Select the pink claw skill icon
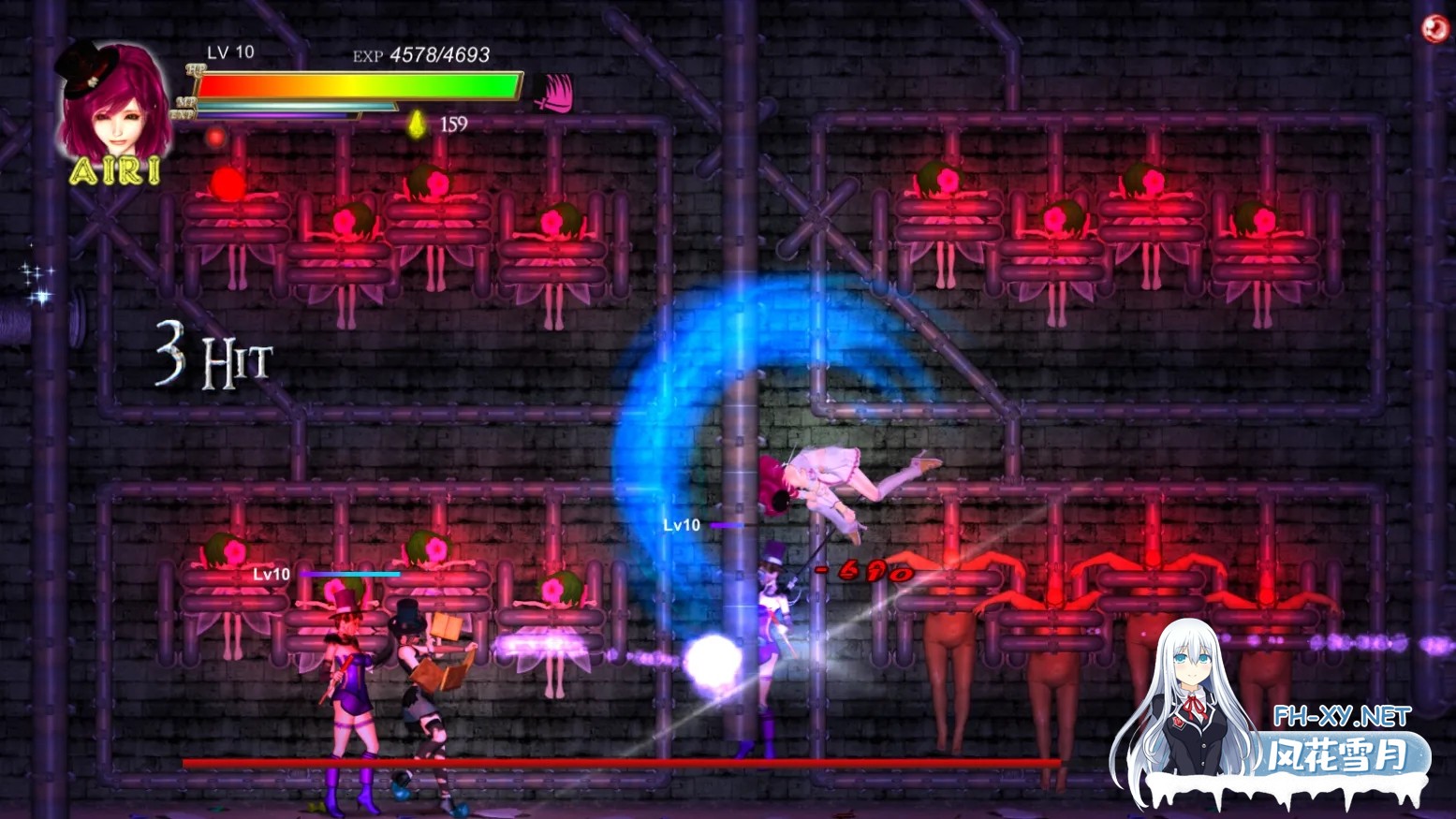Viewport: 1456px width, 819px height. point(554,92)
